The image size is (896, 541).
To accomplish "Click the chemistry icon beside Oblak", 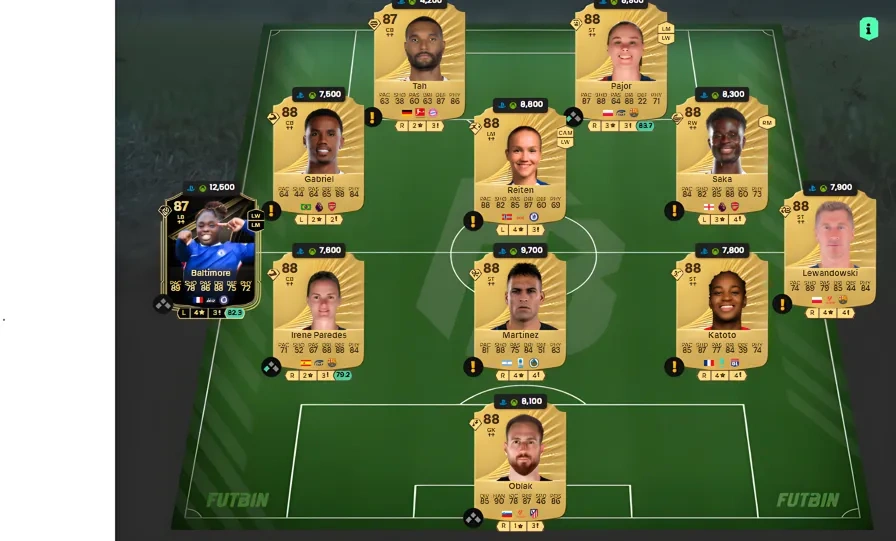I will [473, 517].
